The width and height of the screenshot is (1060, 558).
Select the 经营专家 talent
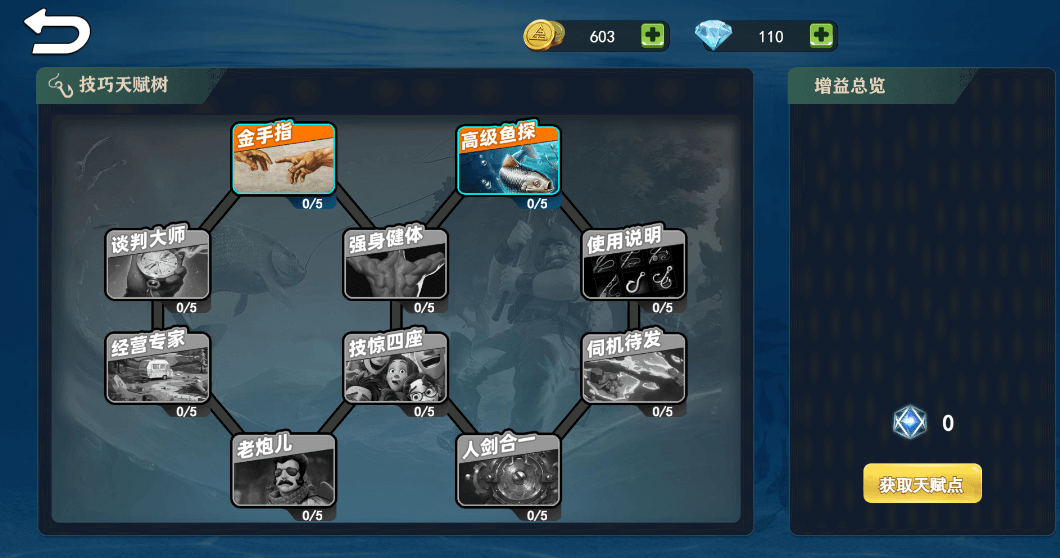coord(158,368)
